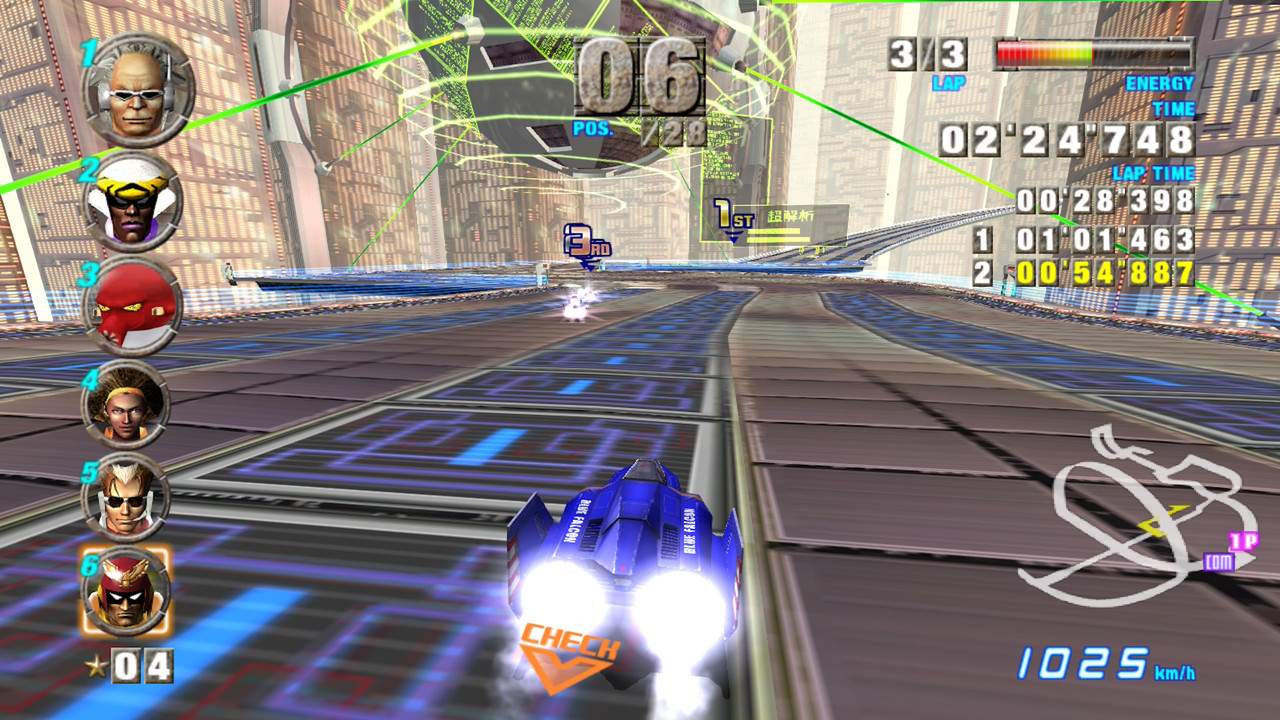The width and height of the screenshot is (1280, 720).
Task: Click the 1P marker on the minimap
Action: pos(1242,541)
